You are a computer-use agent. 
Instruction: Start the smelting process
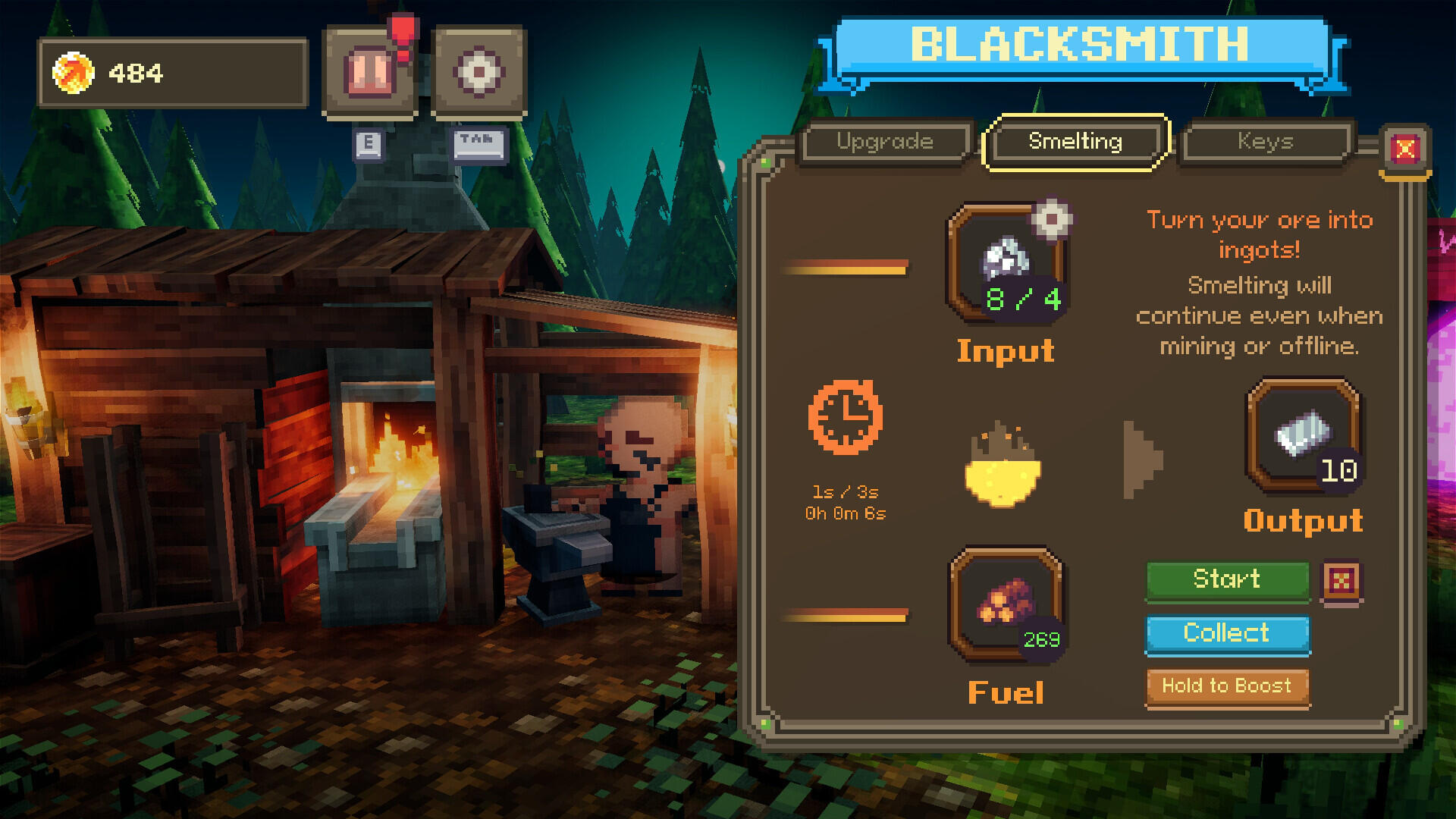(x=1227, y=580)
